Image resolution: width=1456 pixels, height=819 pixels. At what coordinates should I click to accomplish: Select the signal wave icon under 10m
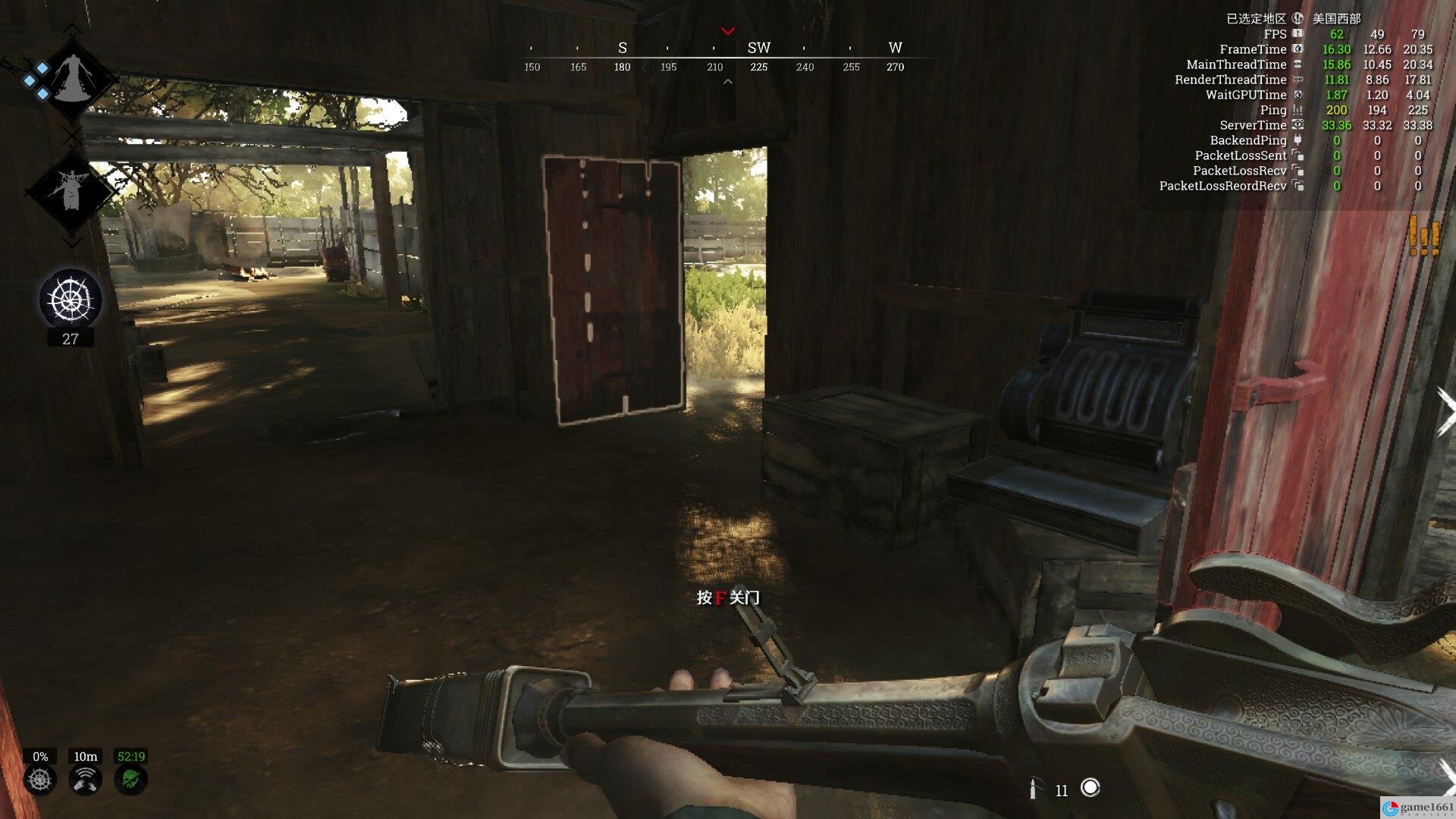tap(85, 780)
